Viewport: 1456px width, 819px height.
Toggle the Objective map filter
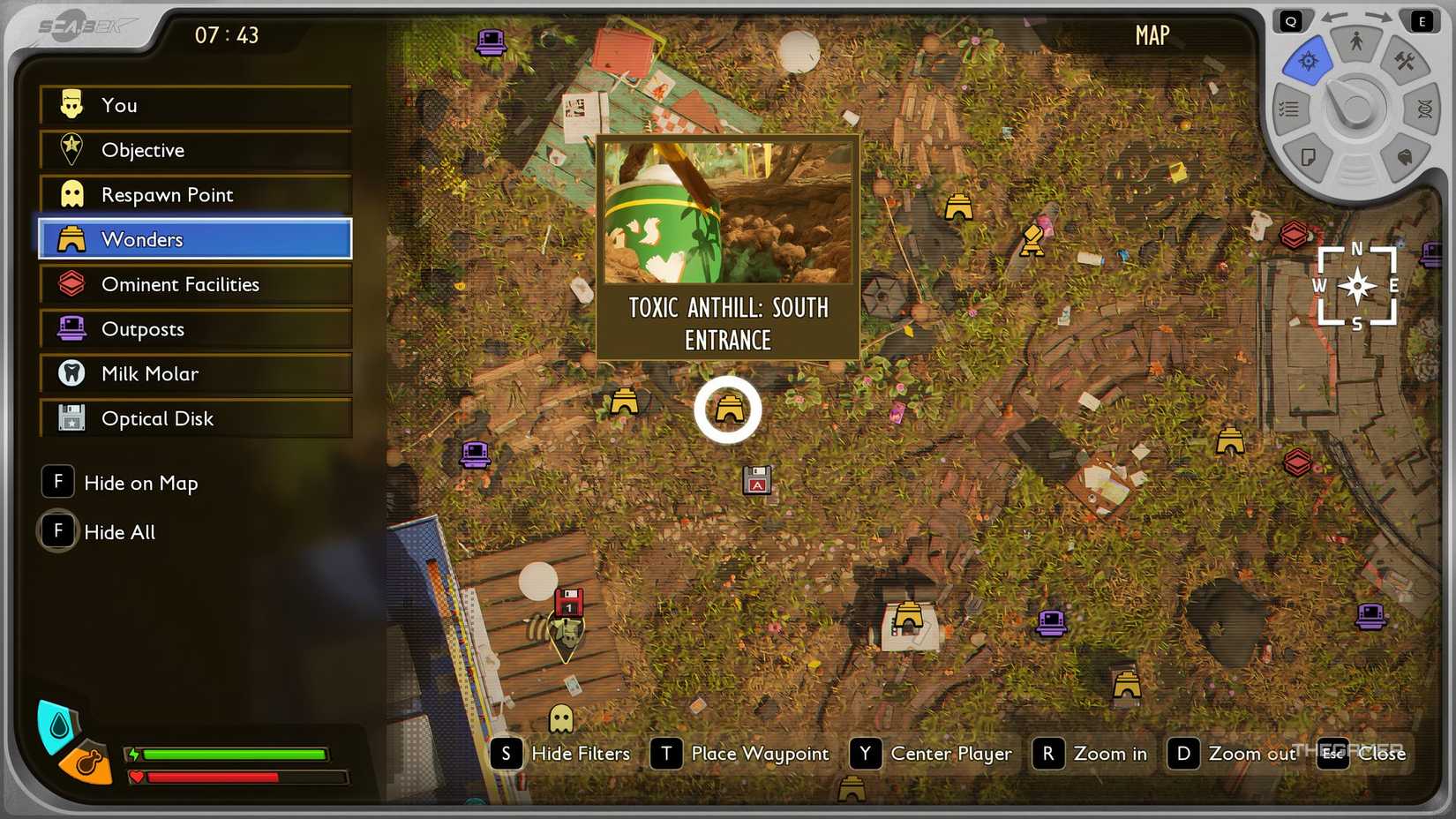coord(194,150)
